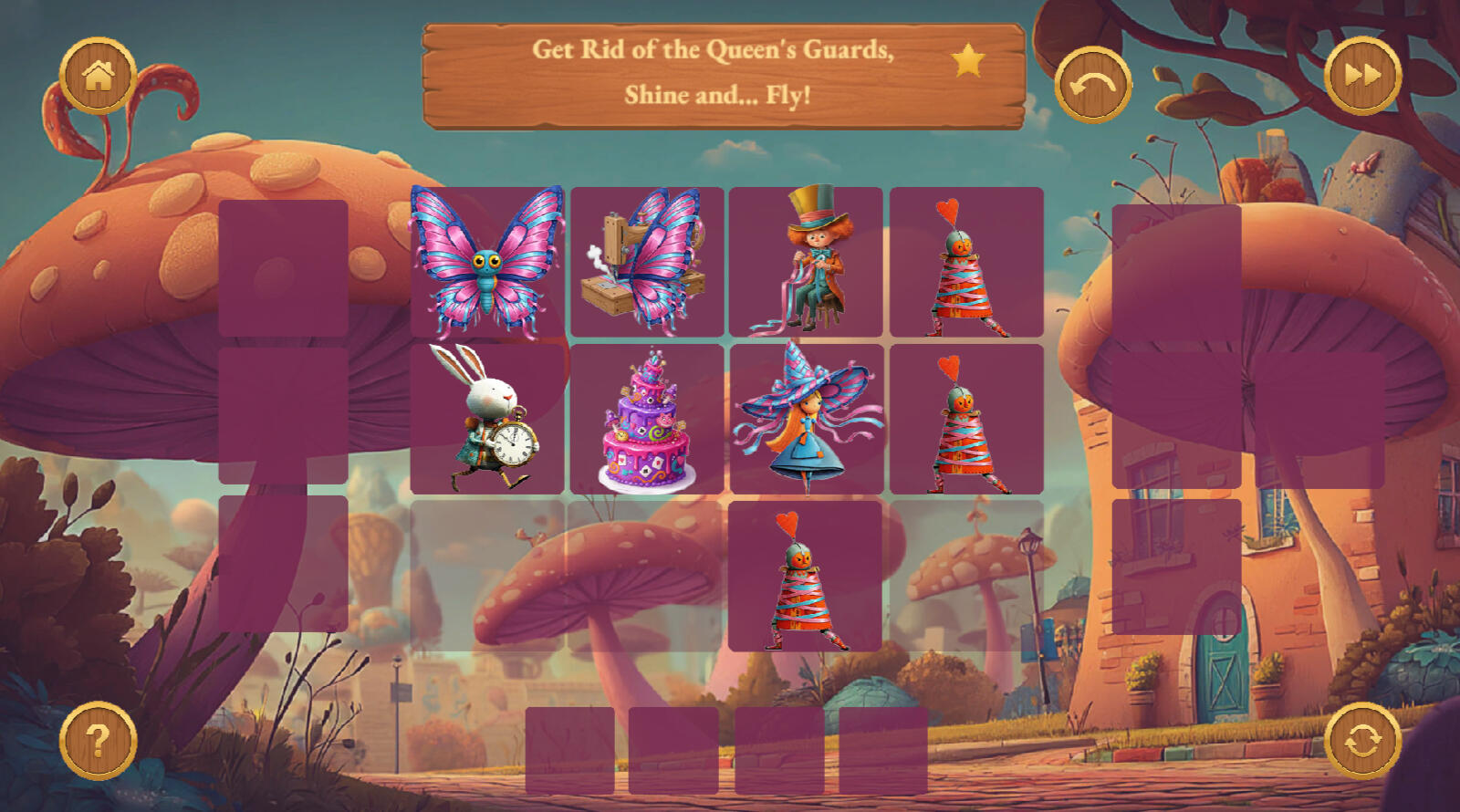Tap the purple tiered cake tile
The height and width of the screenshot is (812, 1460).
click(647, 419)
